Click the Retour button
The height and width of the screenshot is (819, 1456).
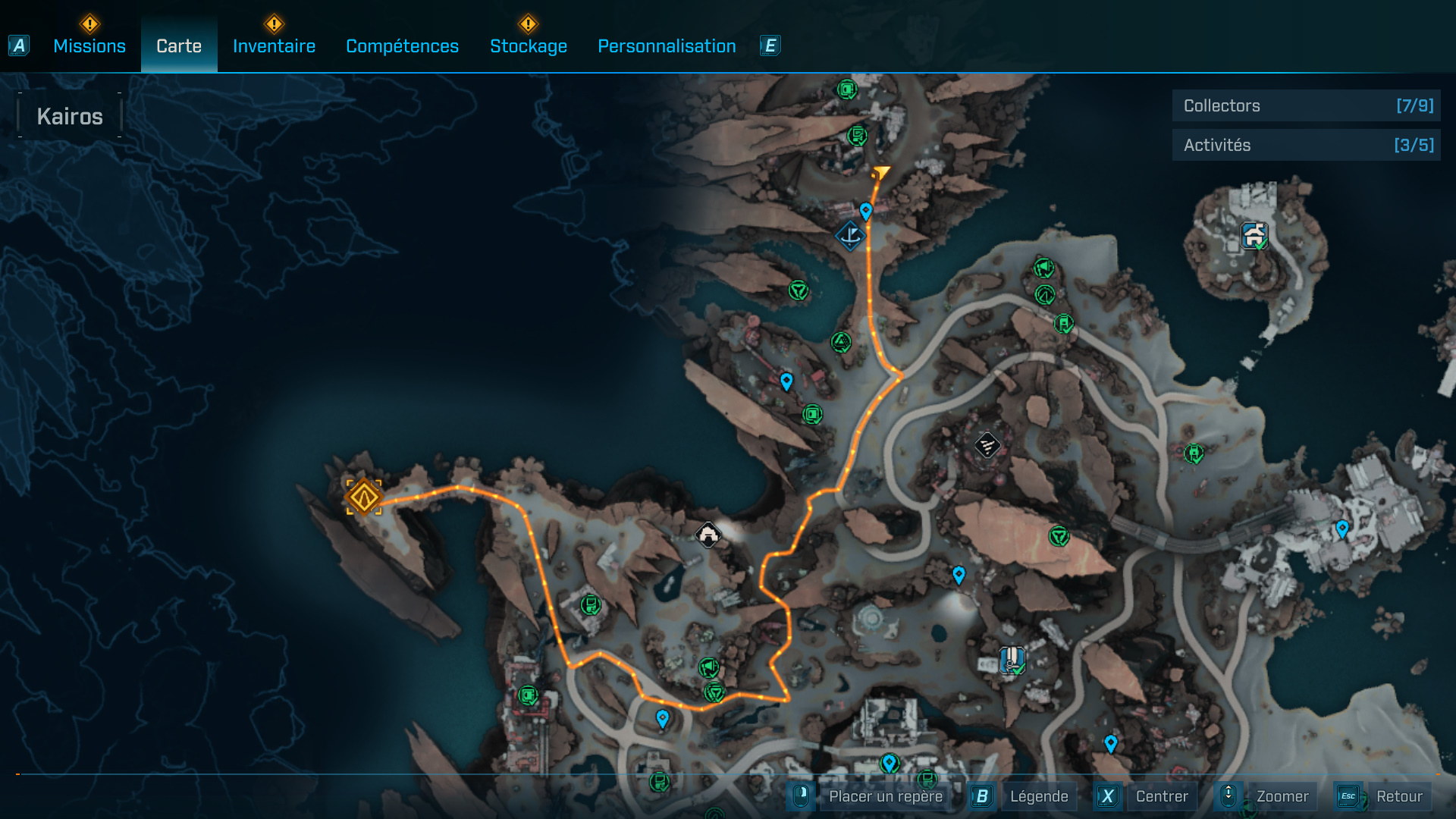(x=1398, y=796)
